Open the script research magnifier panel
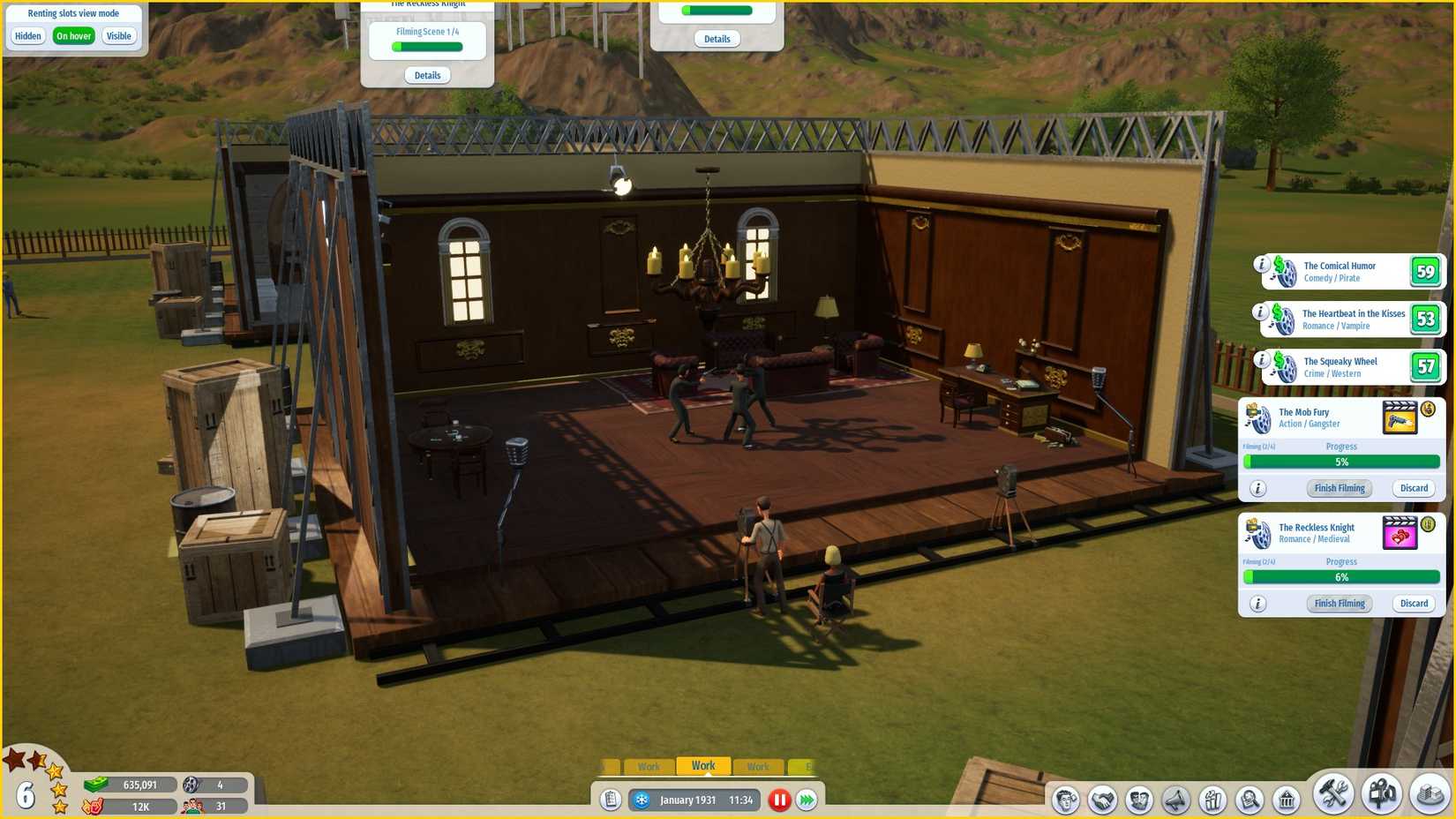The height and width of the screenshot is (819, 1456). click(1247, 800)
